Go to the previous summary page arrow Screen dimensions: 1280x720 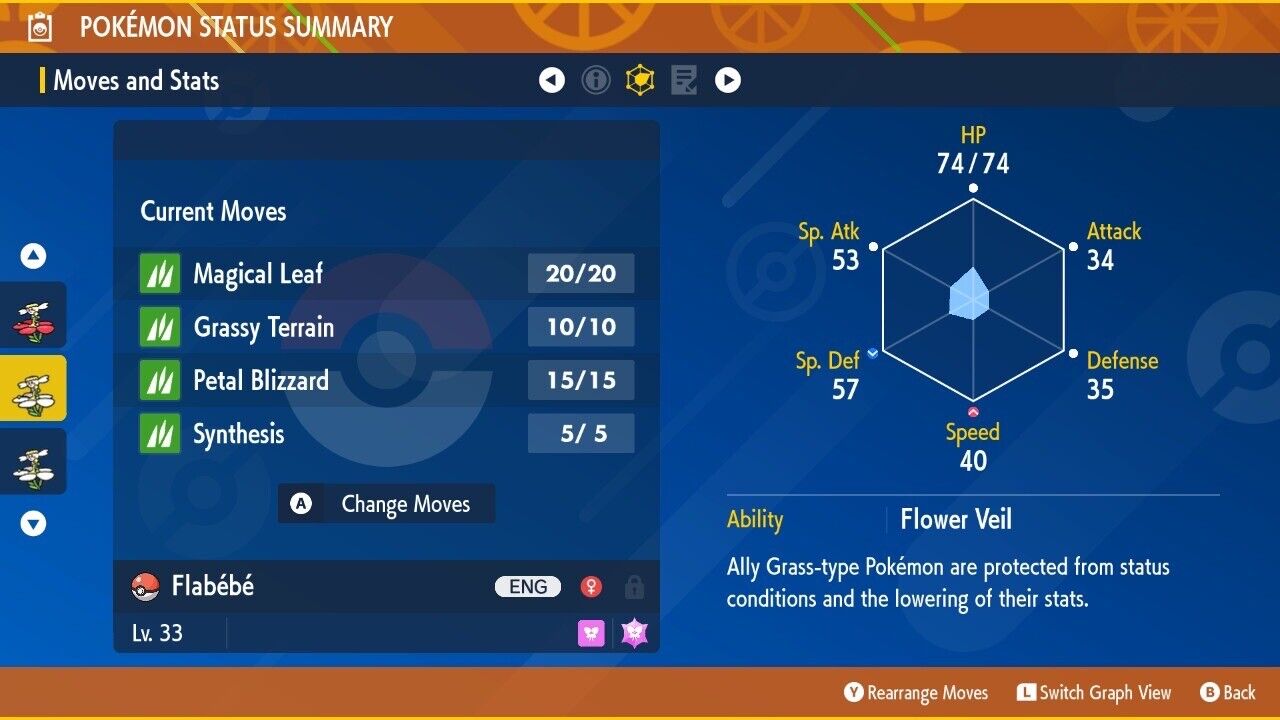click(552, 80)
